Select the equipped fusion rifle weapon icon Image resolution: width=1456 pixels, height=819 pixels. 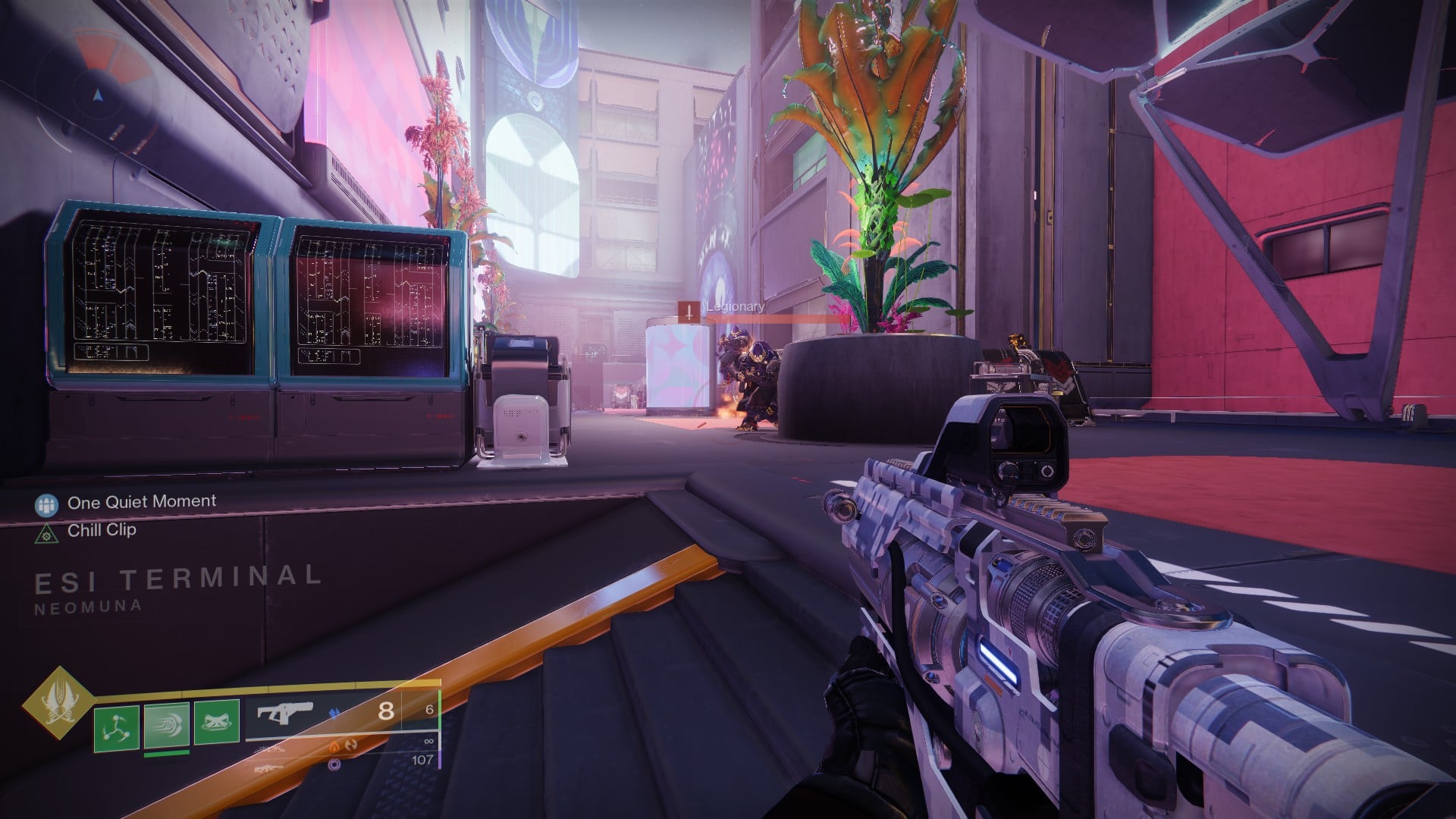pyautogui.click(x=284, y=714)
